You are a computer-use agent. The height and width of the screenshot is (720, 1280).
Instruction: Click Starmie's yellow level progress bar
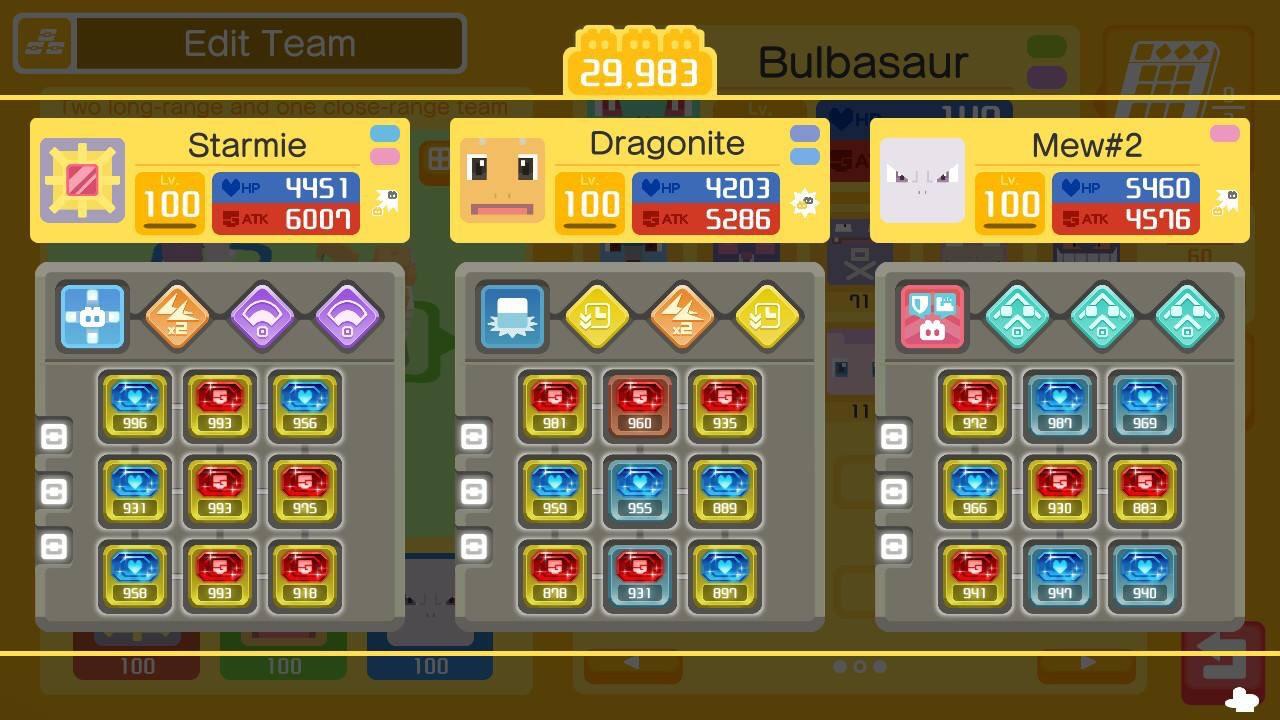170,227
